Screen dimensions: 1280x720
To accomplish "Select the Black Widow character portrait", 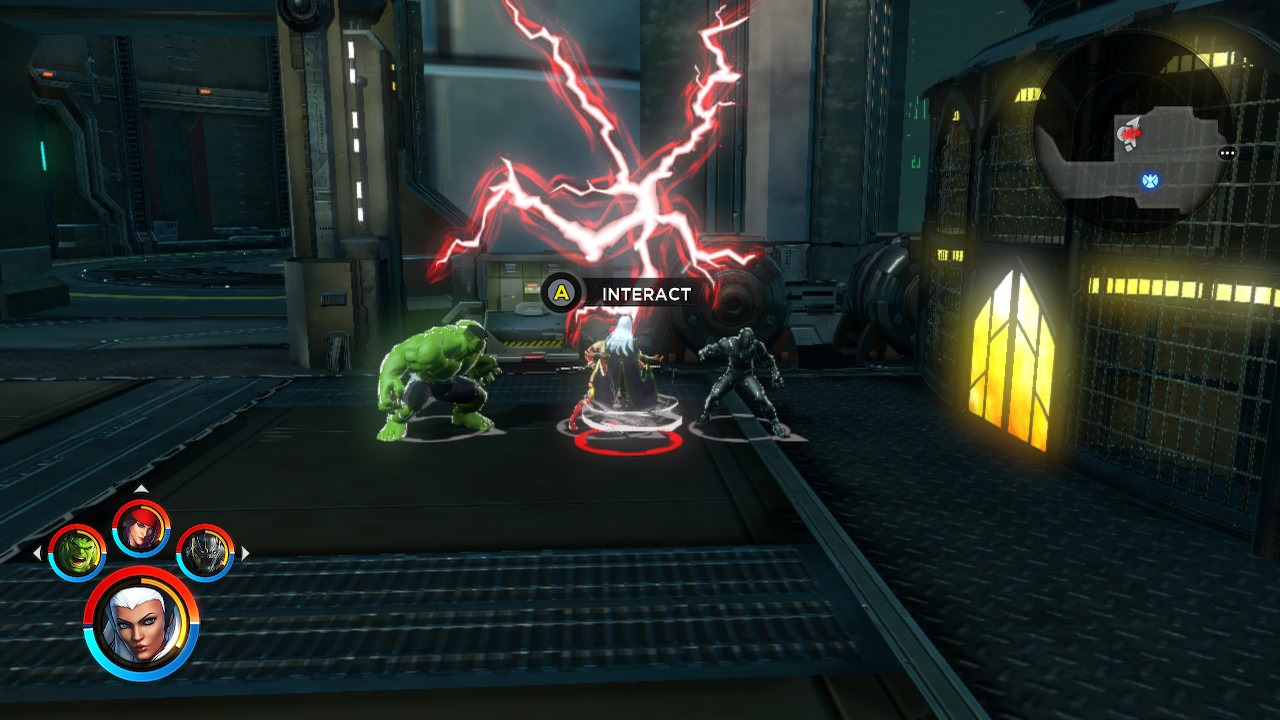I will [x=140, y=531].
